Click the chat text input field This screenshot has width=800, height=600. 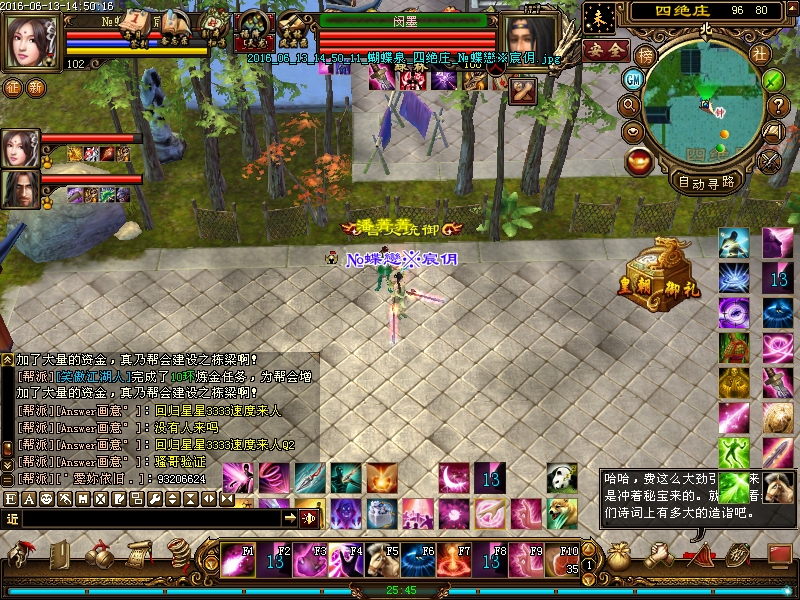pos(150,518)
